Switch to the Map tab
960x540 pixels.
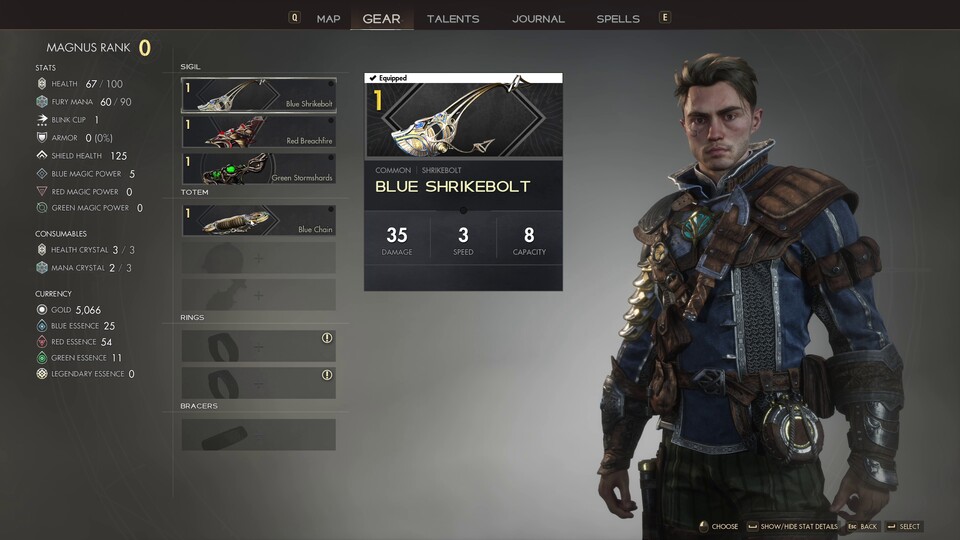(328, 18)
